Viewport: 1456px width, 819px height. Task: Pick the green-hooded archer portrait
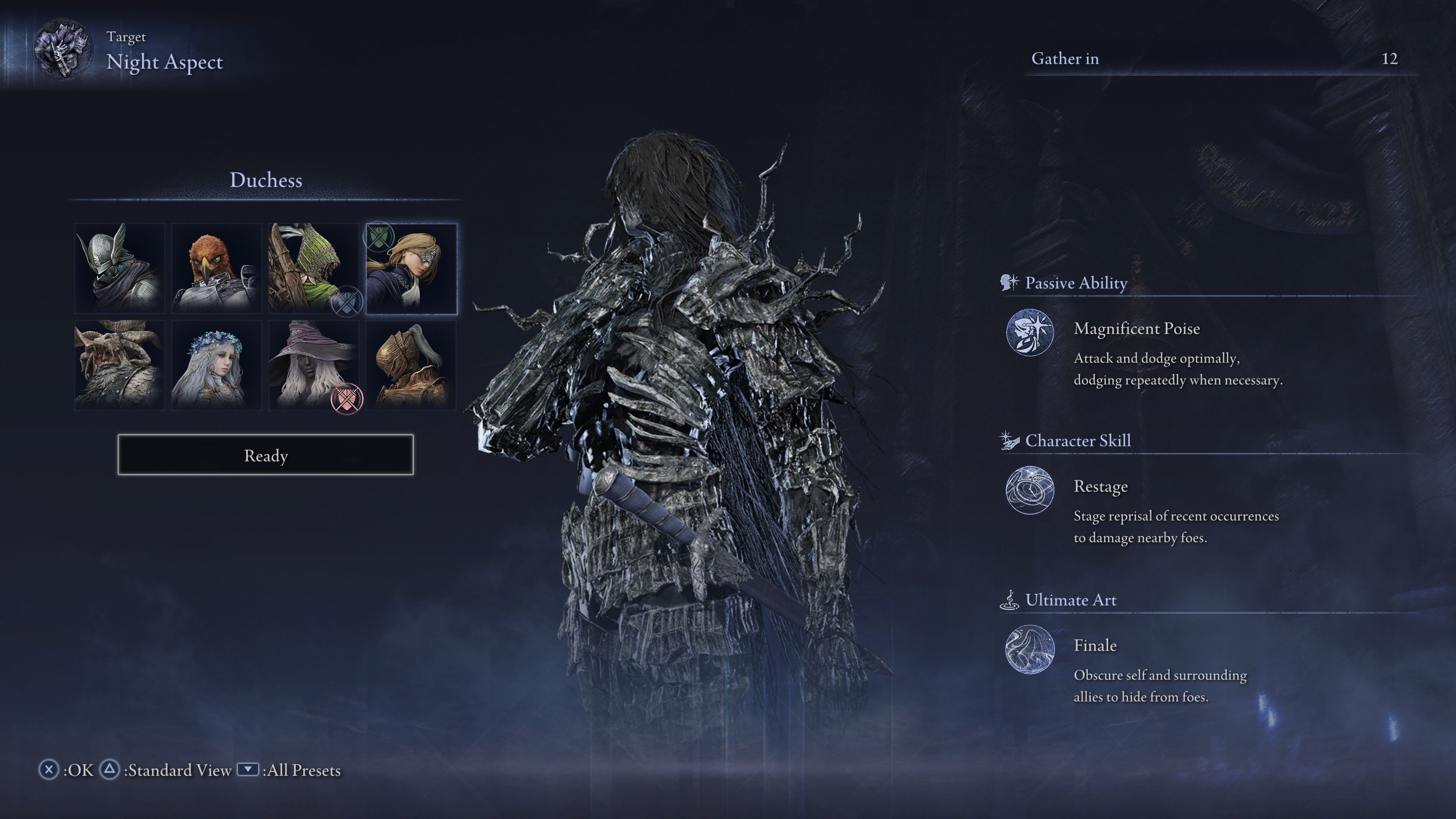[x=314, y=268]
